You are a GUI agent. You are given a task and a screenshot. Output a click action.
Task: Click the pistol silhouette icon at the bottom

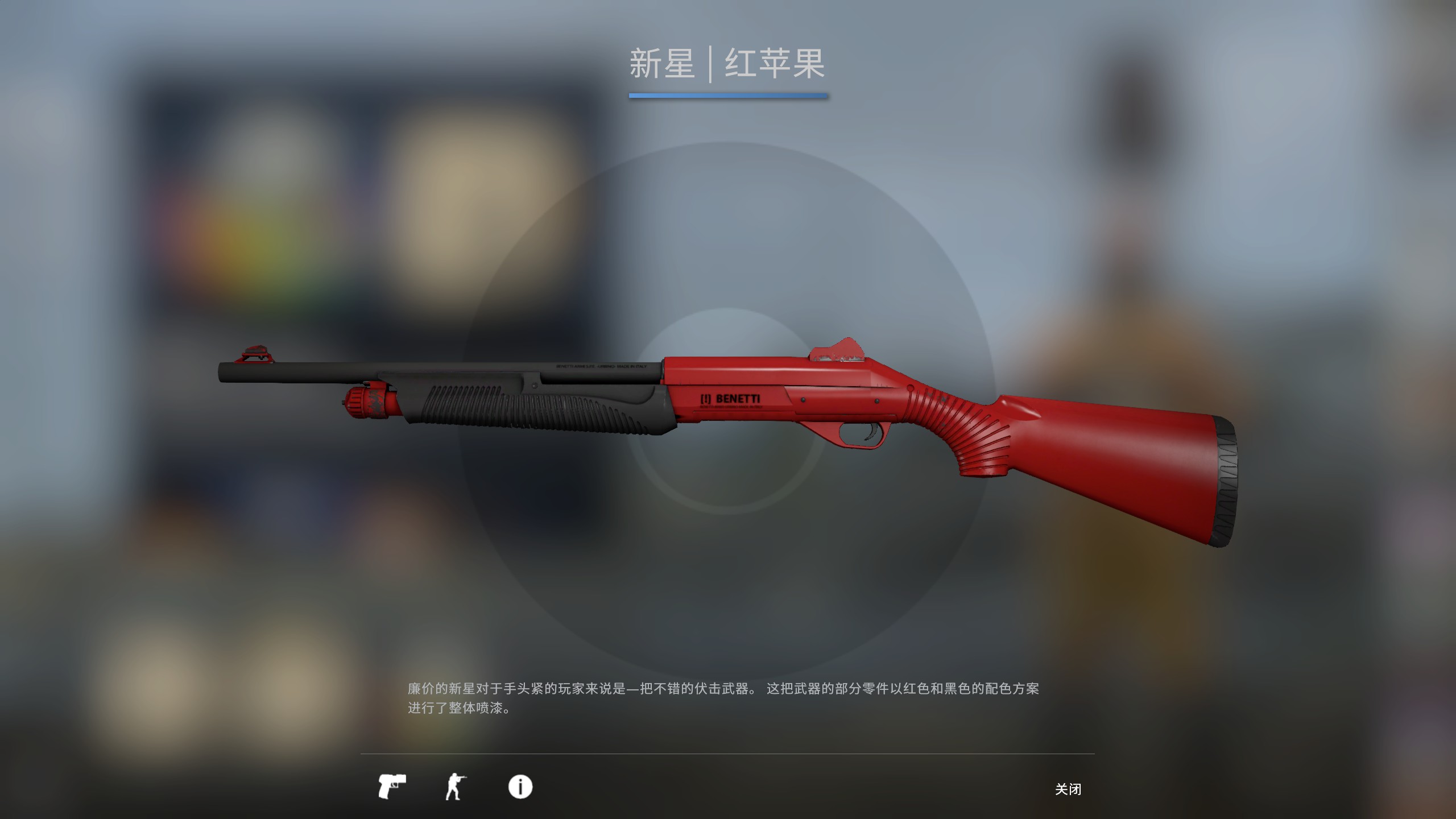click(392, 787)
